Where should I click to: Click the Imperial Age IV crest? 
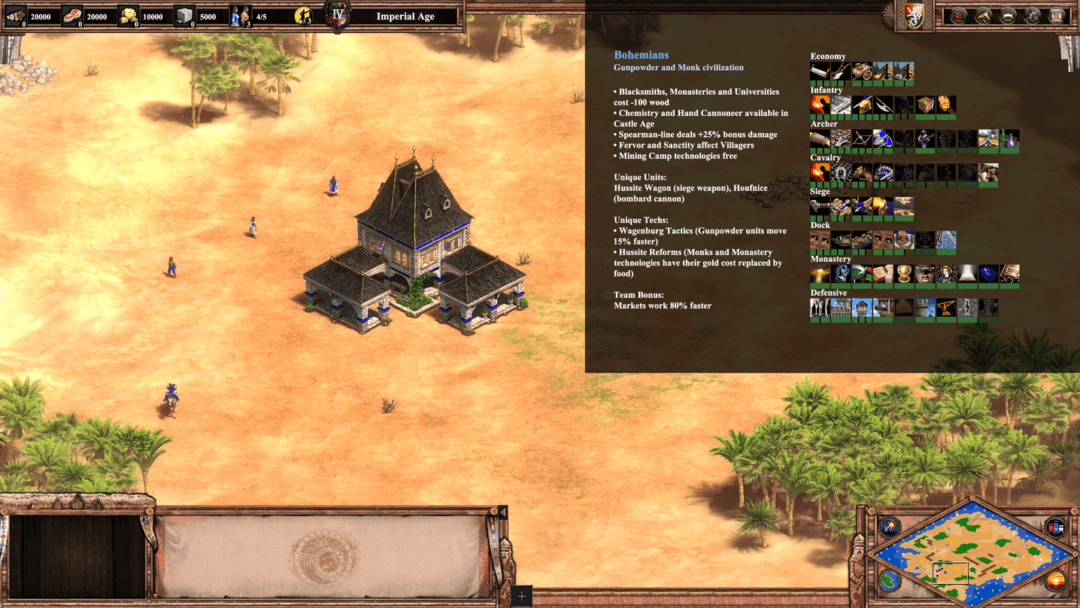coord(338,15)
